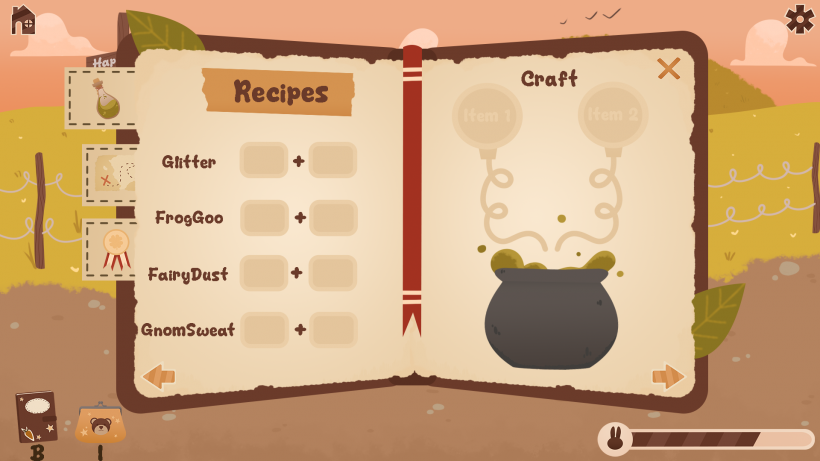Pick the GnomSweat recipe entry
The width and height of the screenshot is (820, 461).
(188, 330)
